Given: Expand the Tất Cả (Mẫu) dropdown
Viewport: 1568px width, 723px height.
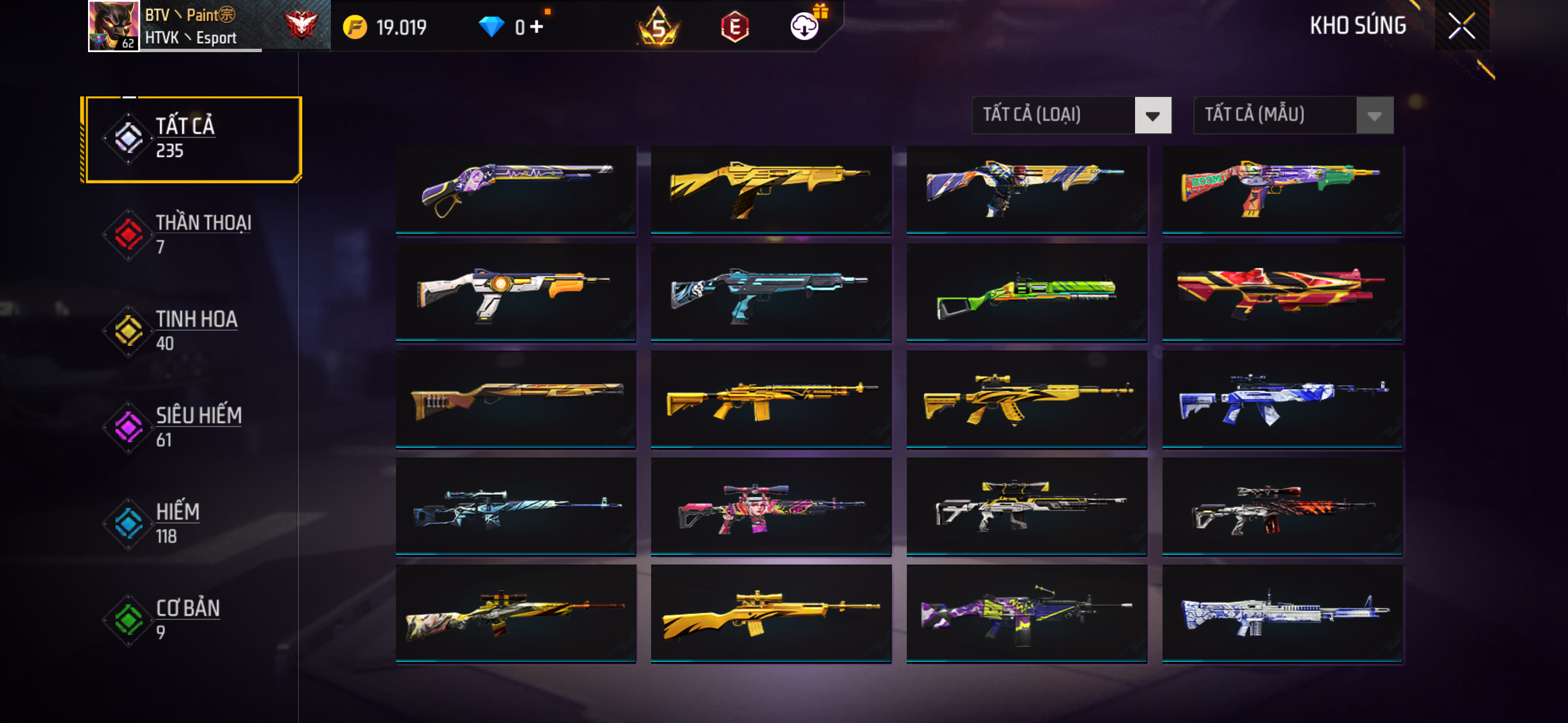Looking at the screenshot, I should [x=1293, y=115].
